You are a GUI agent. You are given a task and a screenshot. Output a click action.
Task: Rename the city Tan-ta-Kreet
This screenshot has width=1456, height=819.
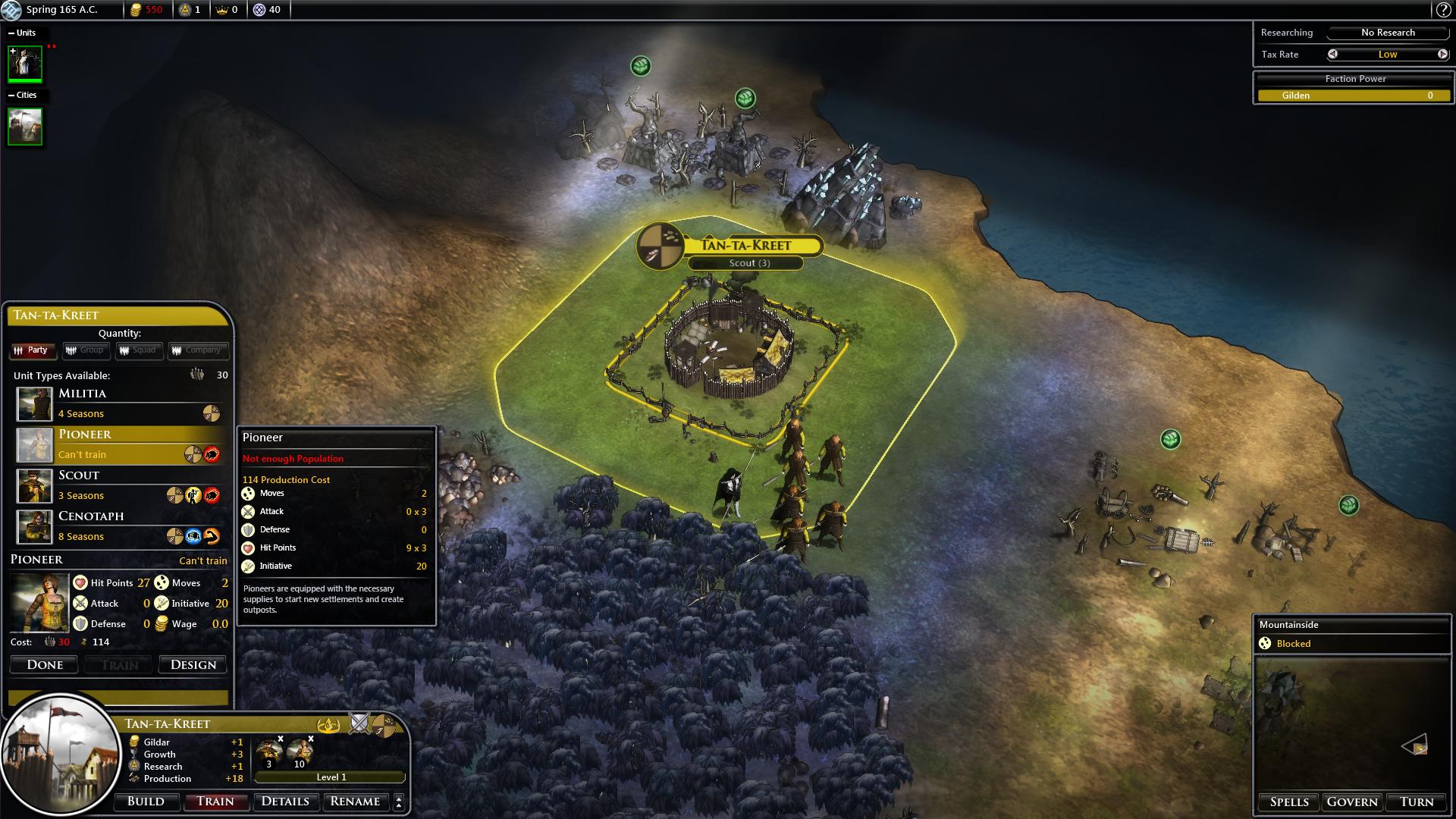pos(355,802)
